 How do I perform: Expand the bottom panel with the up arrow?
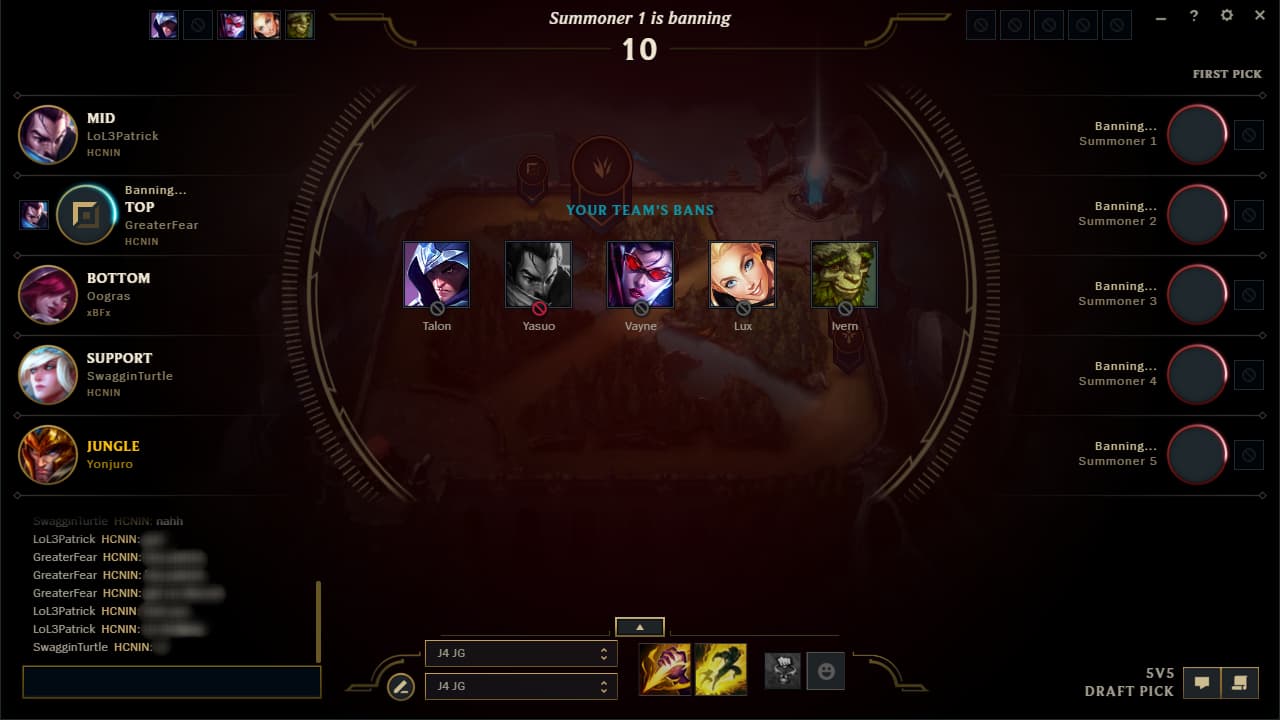(x=639, y=626)
